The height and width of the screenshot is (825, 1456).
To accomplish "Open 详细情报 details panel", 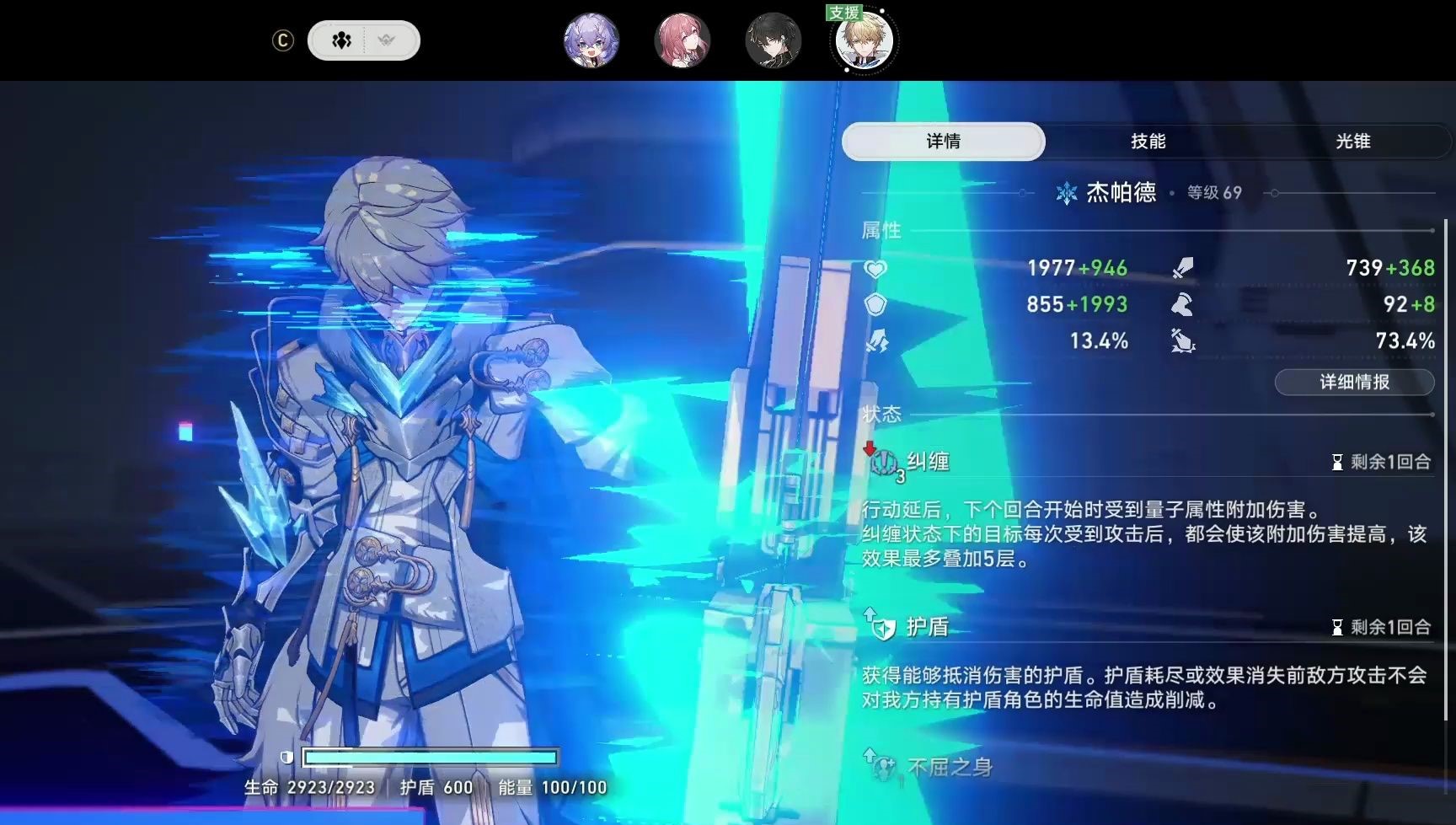I will tap(1353, 382).
